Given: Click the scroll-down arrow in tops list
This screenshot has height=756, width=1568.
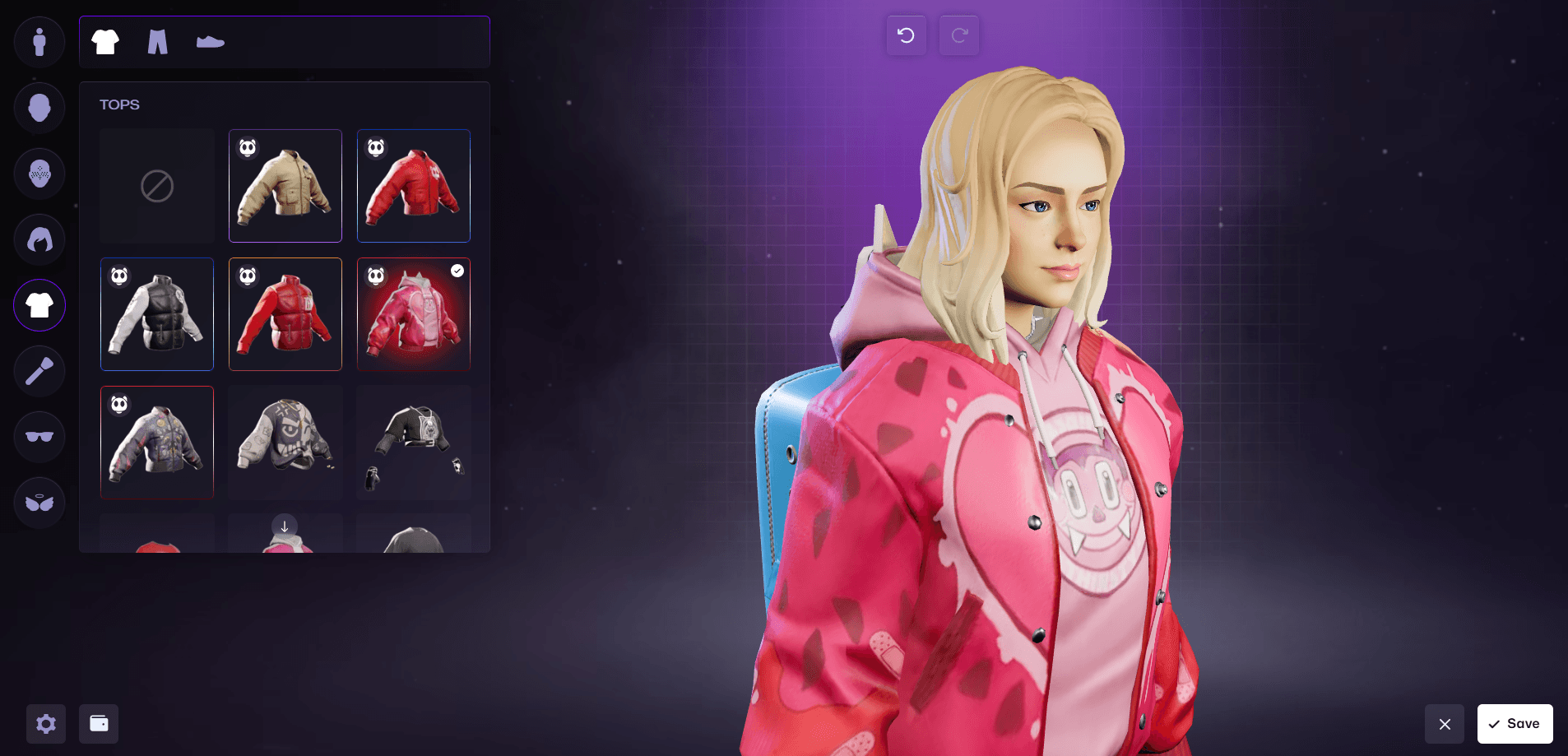Looking at the screenshot, I should coord(285,526).
